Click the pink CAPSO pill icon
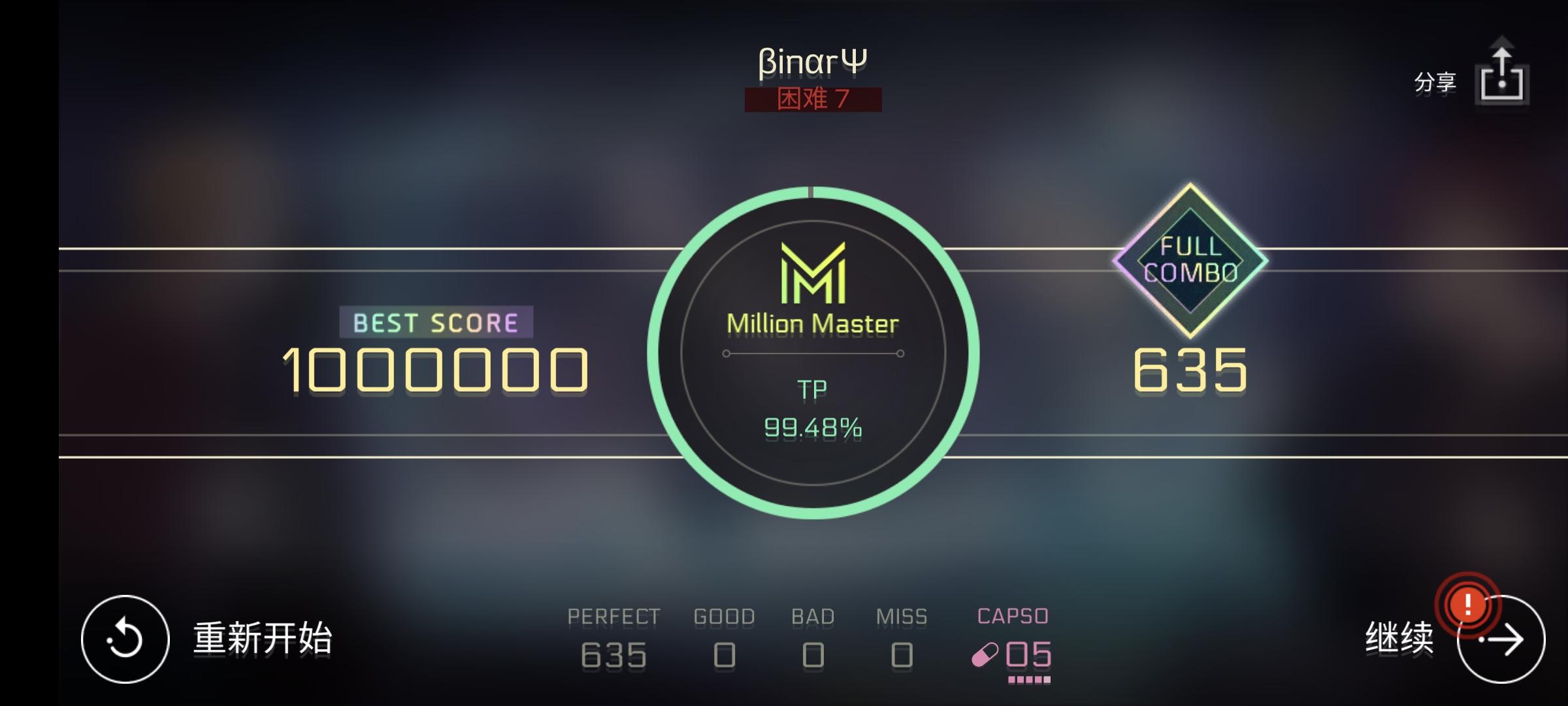The image size is (1568, 706). tap(985, 654)
